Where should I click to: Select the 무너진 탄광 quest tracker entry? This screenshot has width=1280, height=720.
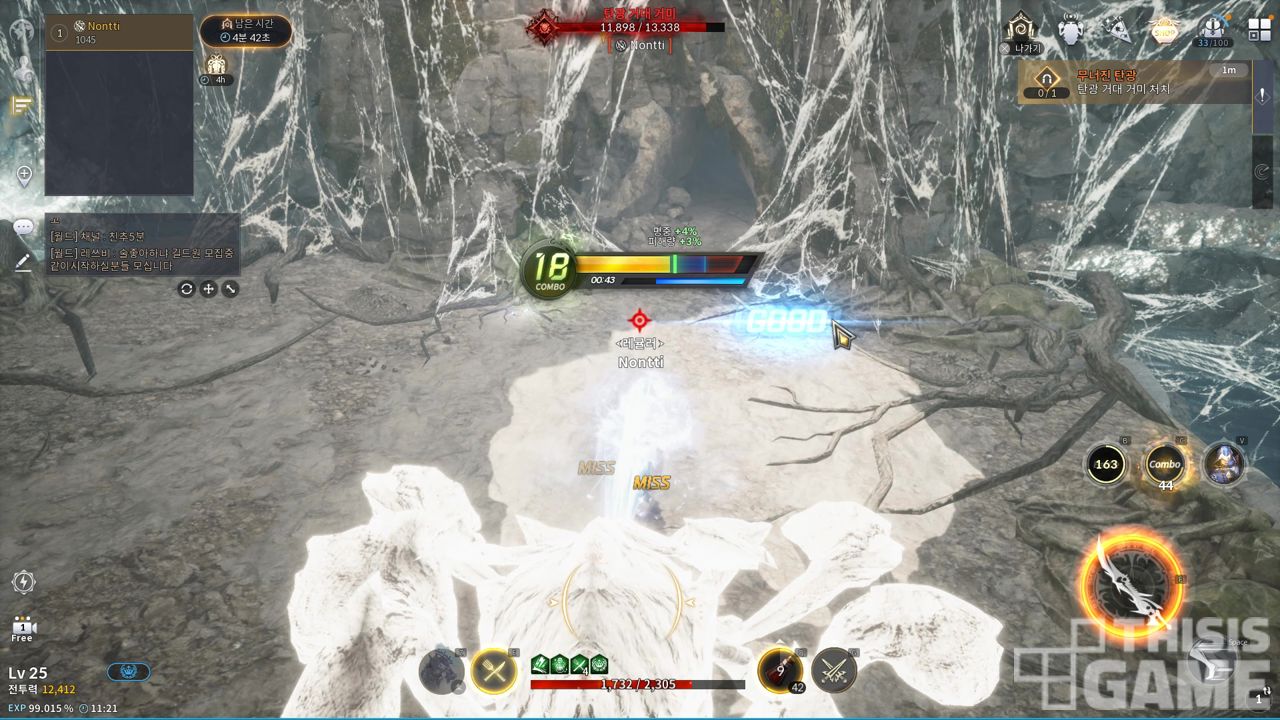[1134, 82]
